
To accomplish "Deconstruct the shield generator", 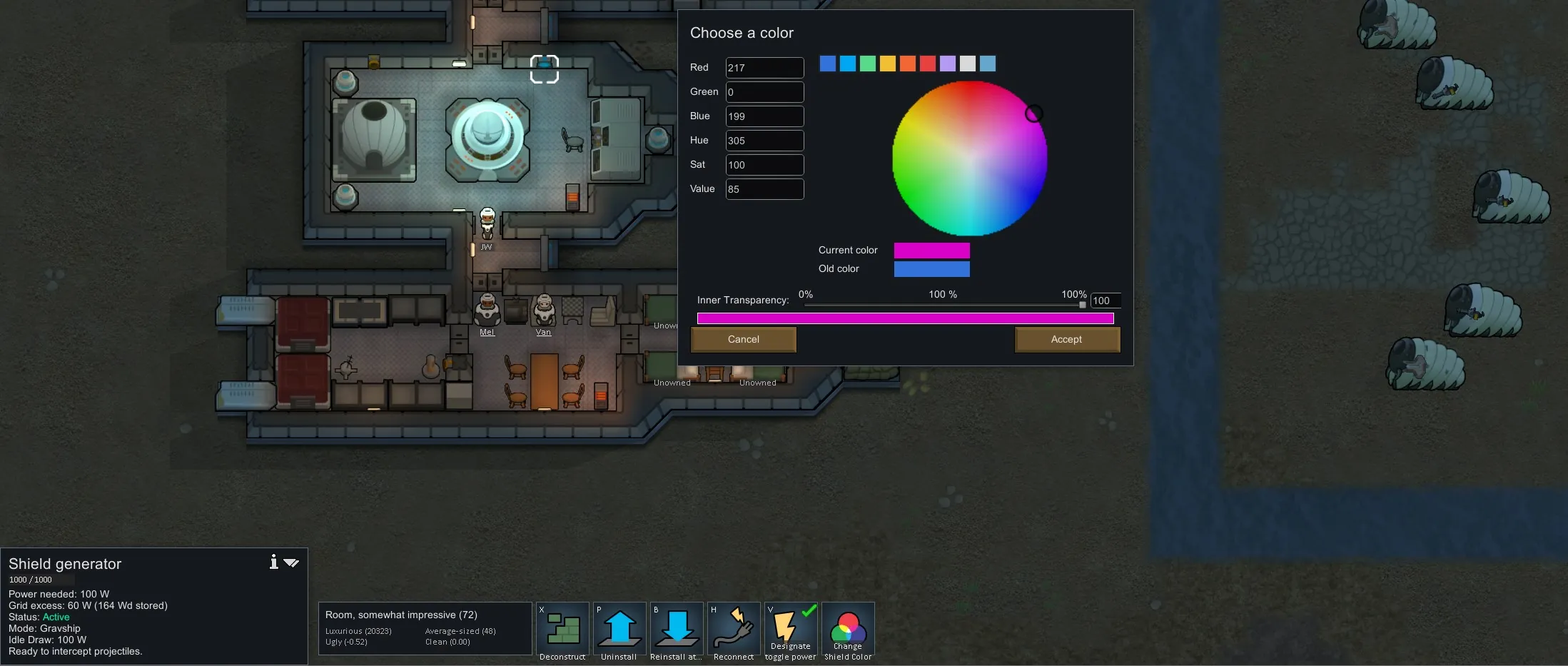I will [x=562, y=630].
